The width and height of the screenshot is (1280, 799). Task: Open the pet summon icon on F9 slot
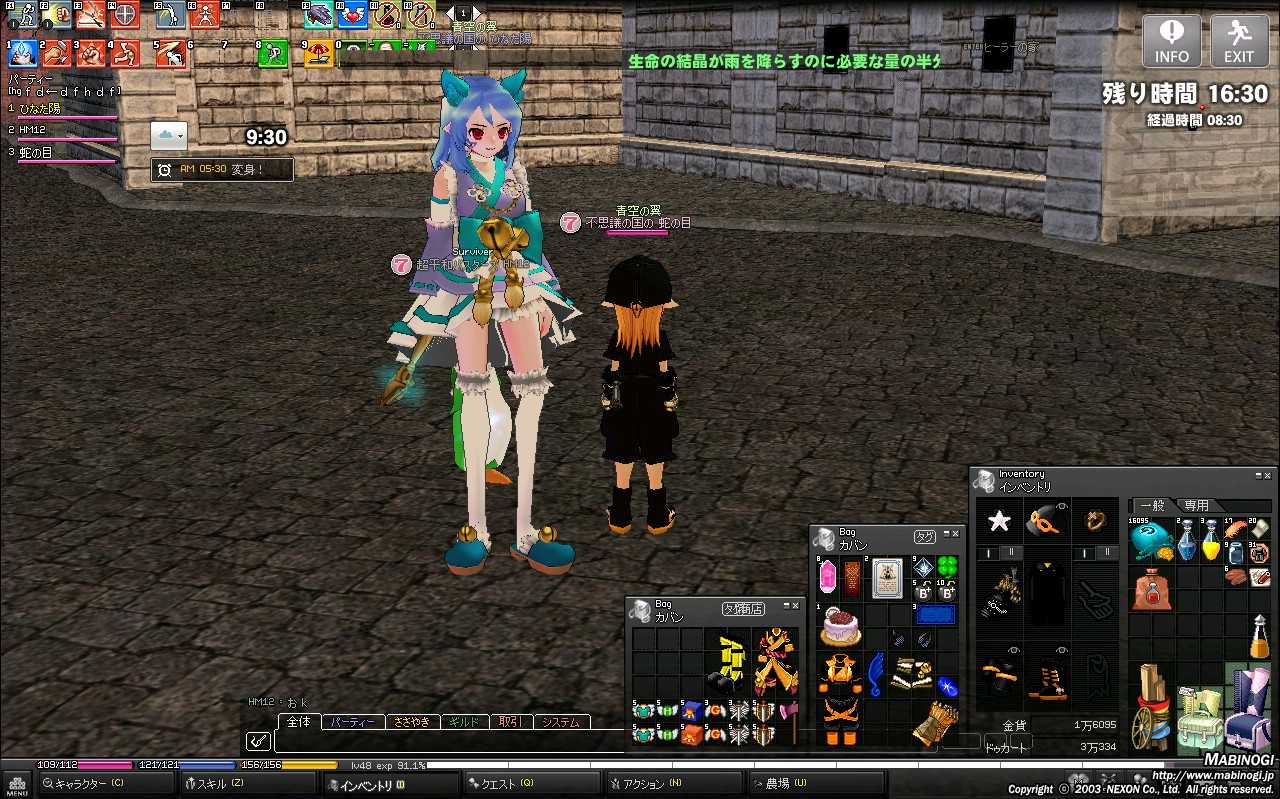[317, 15]
